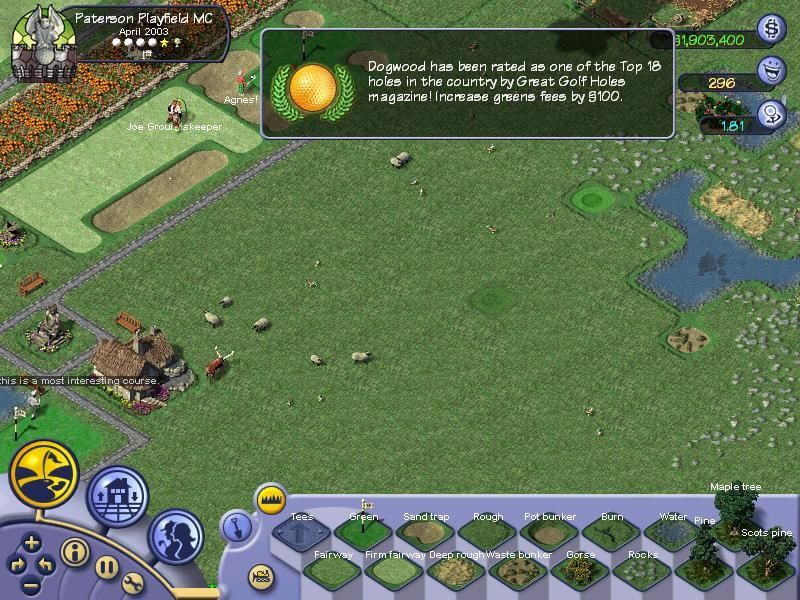Open the smiley face happiness report
Viewport: 800px width, 600px height.
[x=770, y=71]
